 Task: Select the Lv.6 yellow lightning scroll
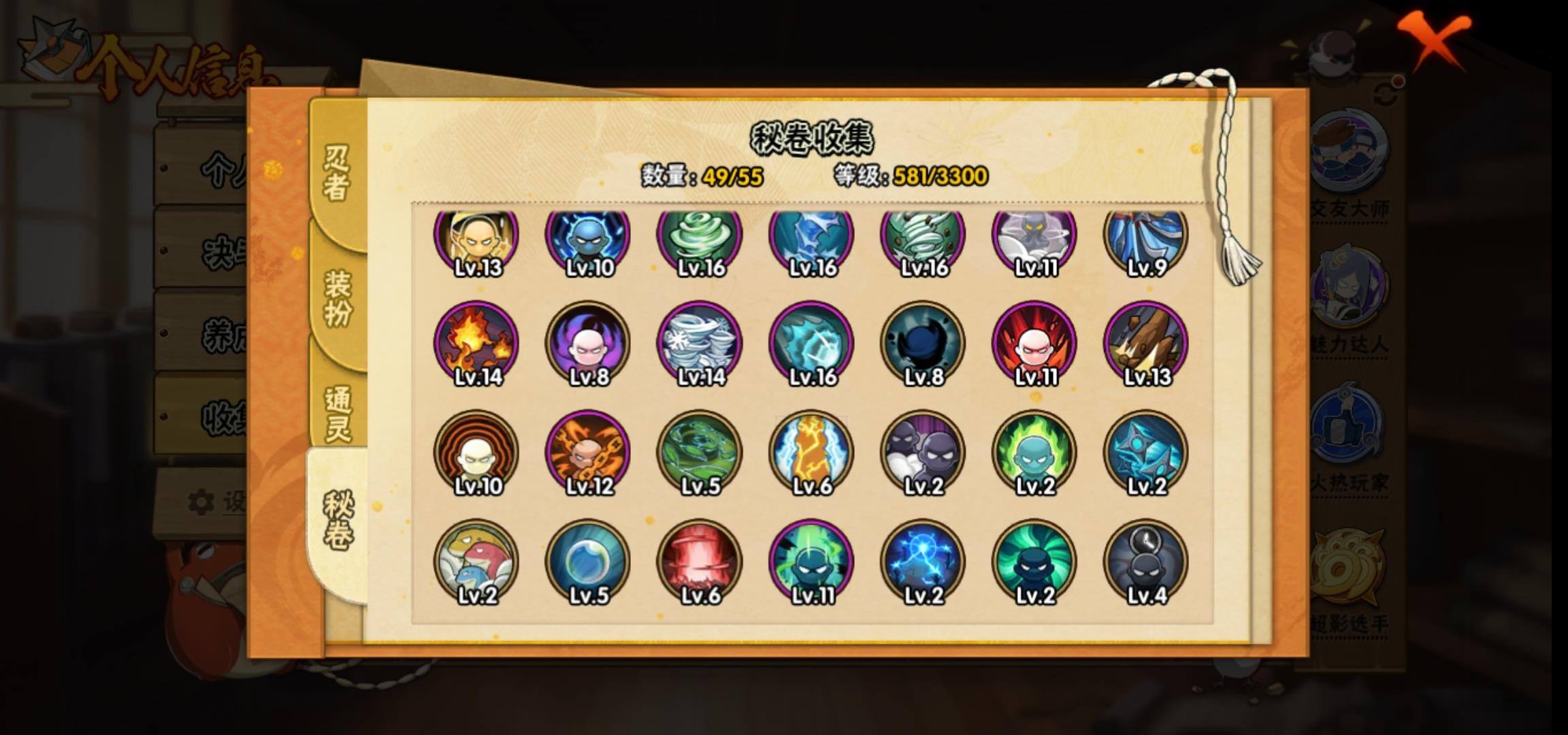click(x=811, y=453)
